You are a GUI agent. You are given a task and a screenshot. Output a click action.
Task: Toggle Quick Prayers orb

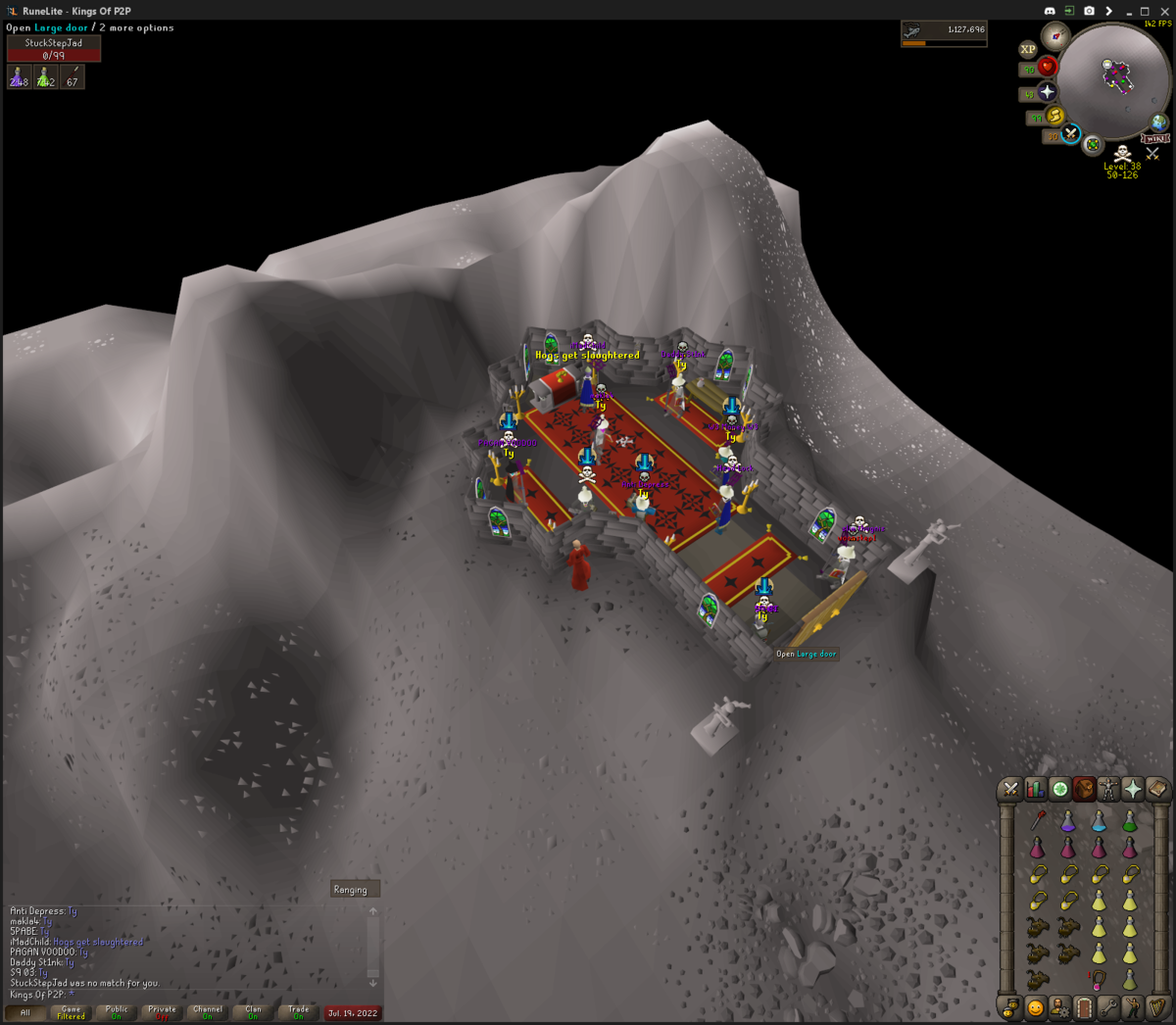coord(1047,91)
